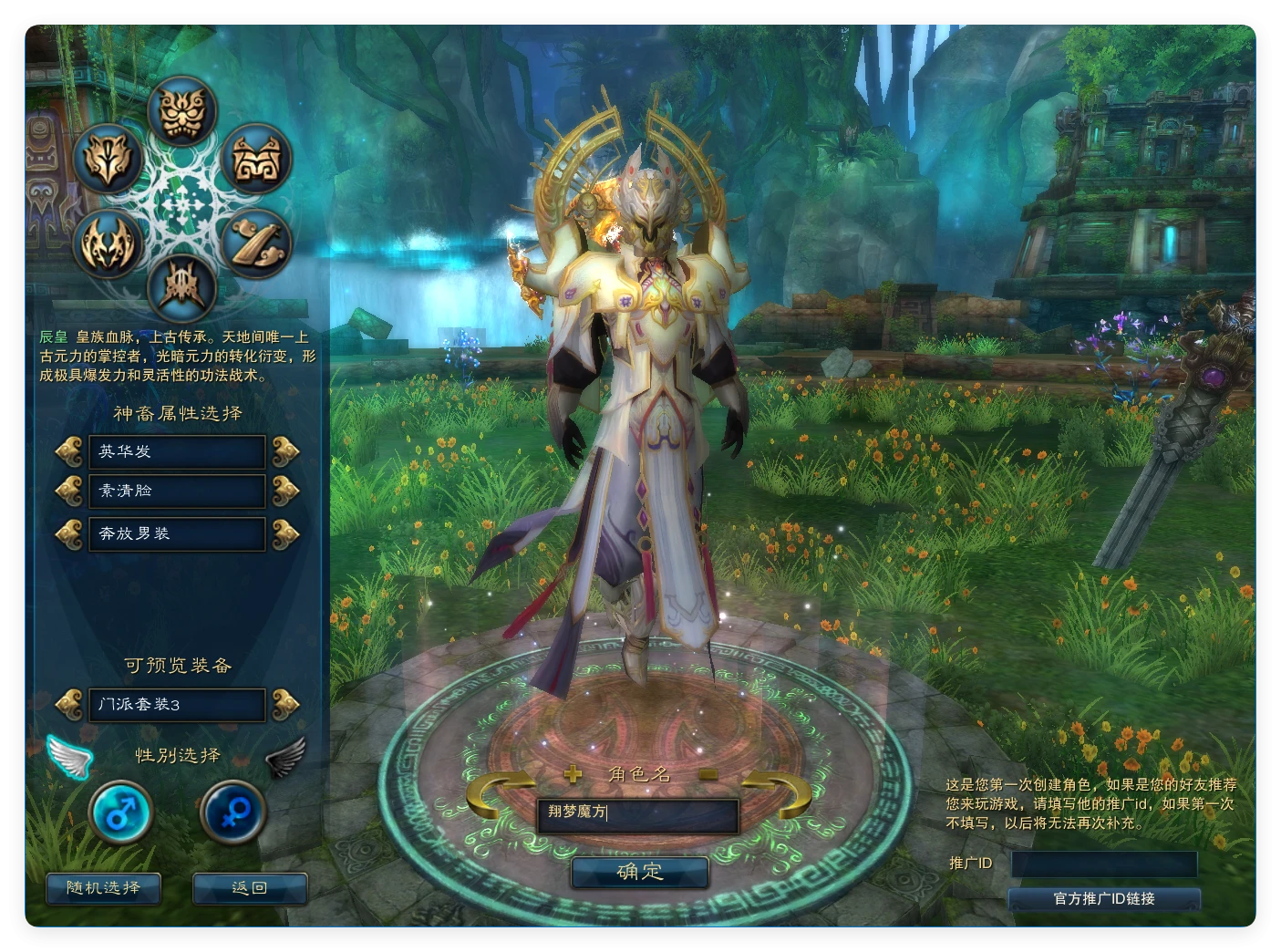
Task: Select the male gender icon
Action: click(120, 811)
